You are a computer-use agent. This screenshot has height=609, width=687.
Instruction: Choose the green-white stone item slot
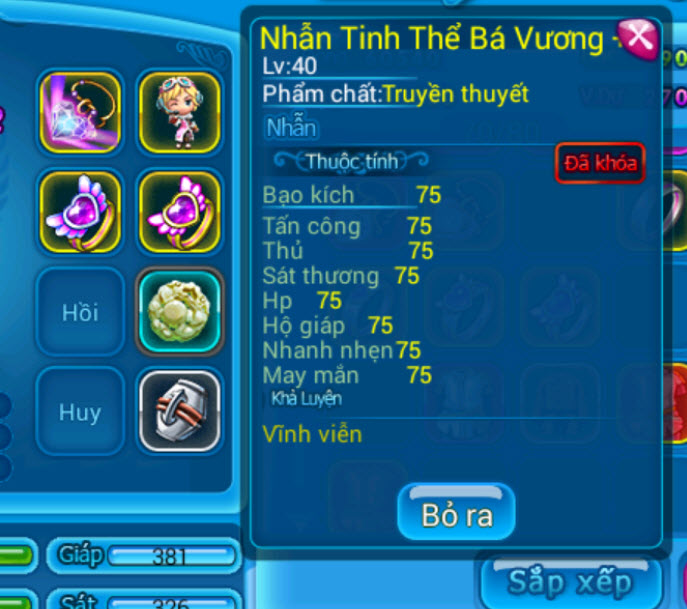click(179, 311)
